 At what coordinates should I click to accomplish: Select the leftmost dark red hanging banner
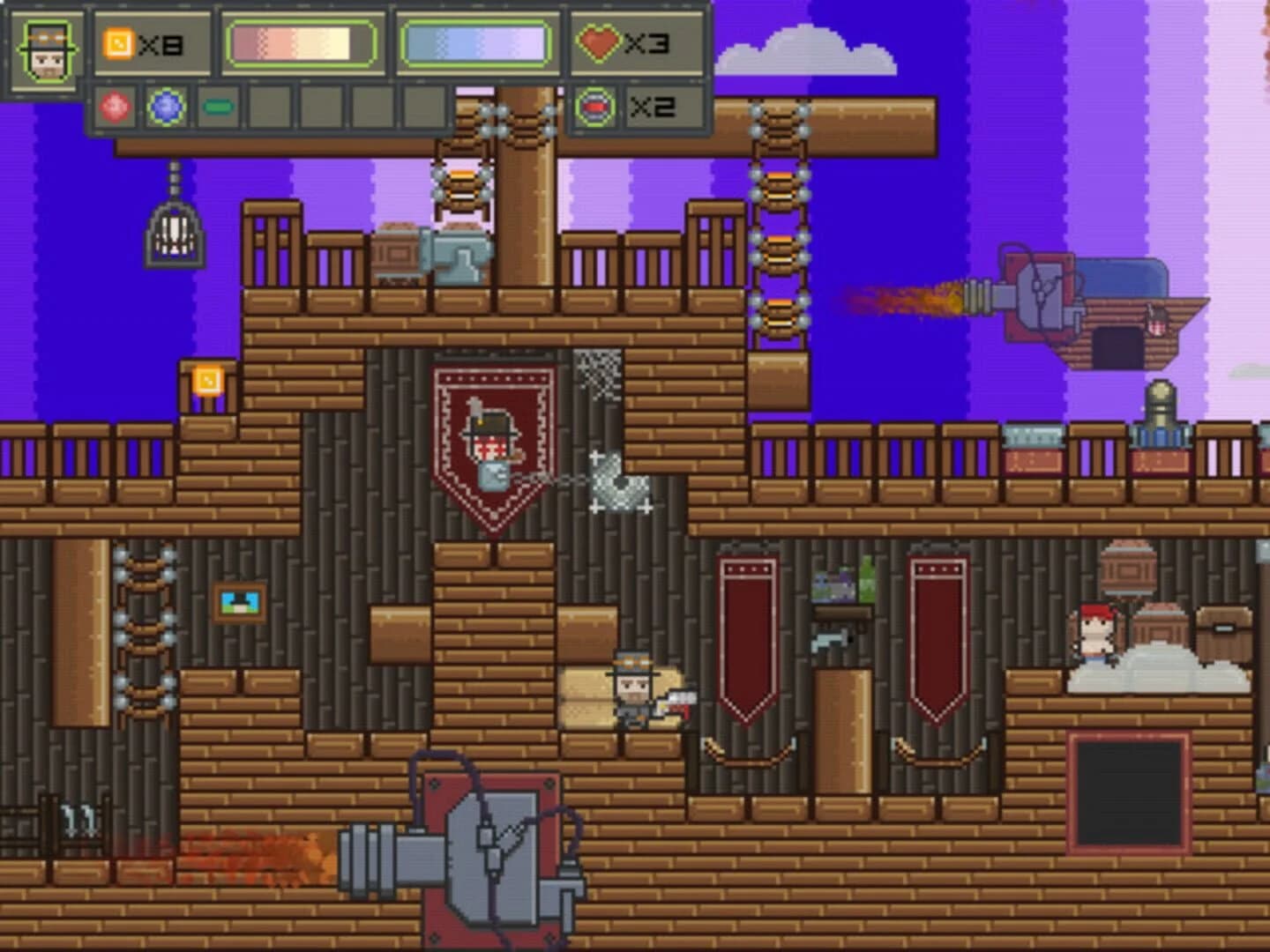pyautogui.click(x=743, y=635)
